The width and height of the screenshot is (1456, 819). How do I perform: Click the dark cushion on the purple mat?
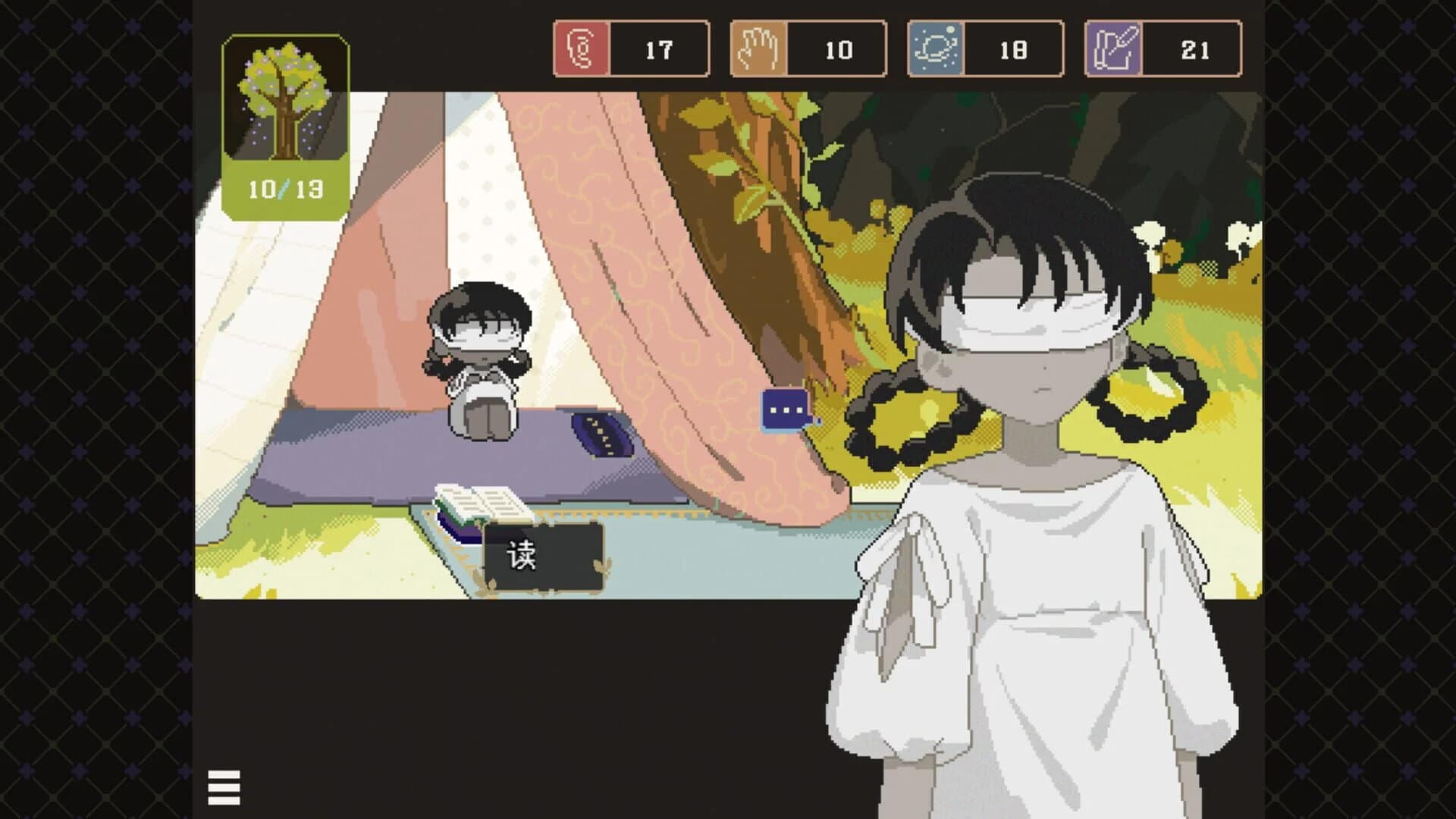tap(599, 434)
